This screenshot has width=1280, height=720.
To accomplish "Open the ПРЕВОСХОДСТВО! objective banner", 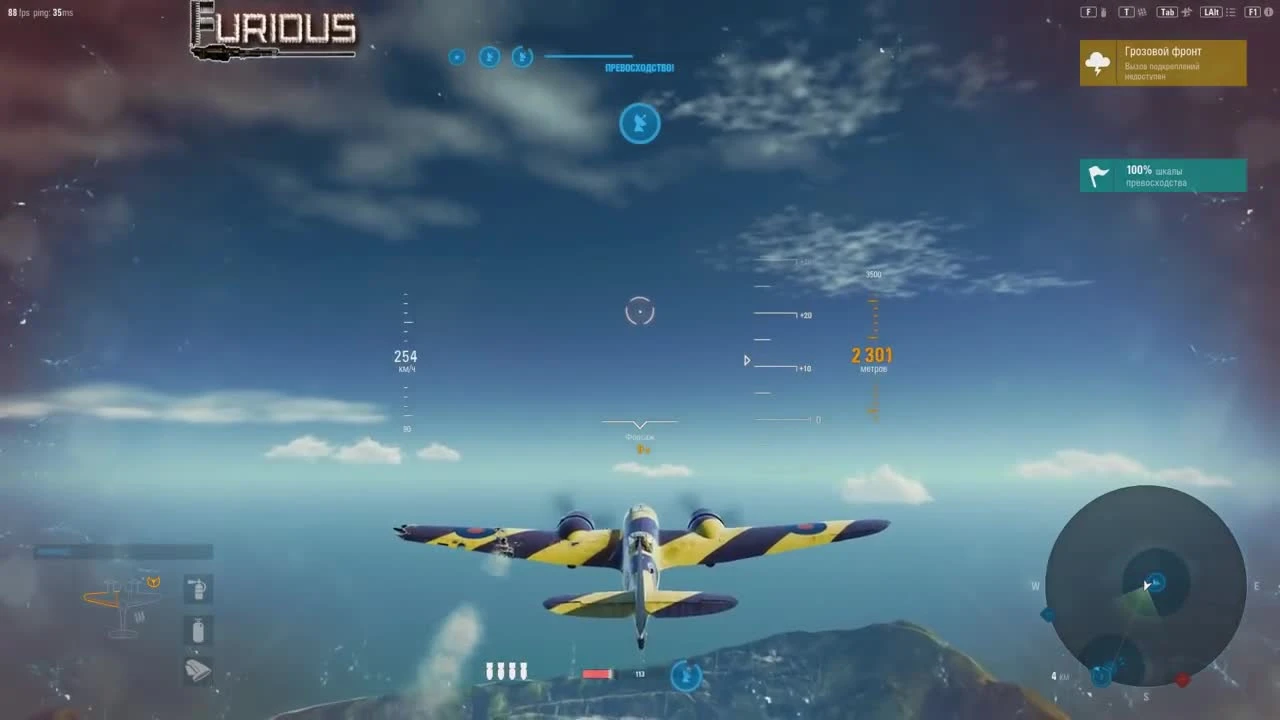I will coord(639,67).
